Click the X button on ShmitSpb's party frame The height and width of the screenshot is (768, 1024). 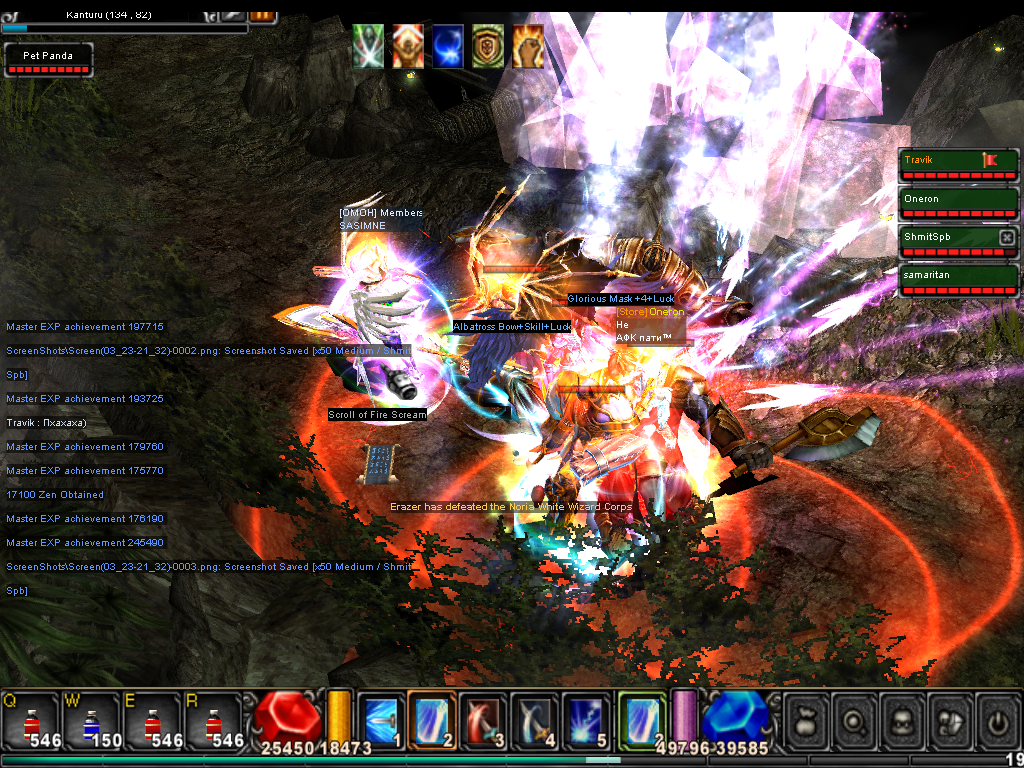tap(1007, 237)
